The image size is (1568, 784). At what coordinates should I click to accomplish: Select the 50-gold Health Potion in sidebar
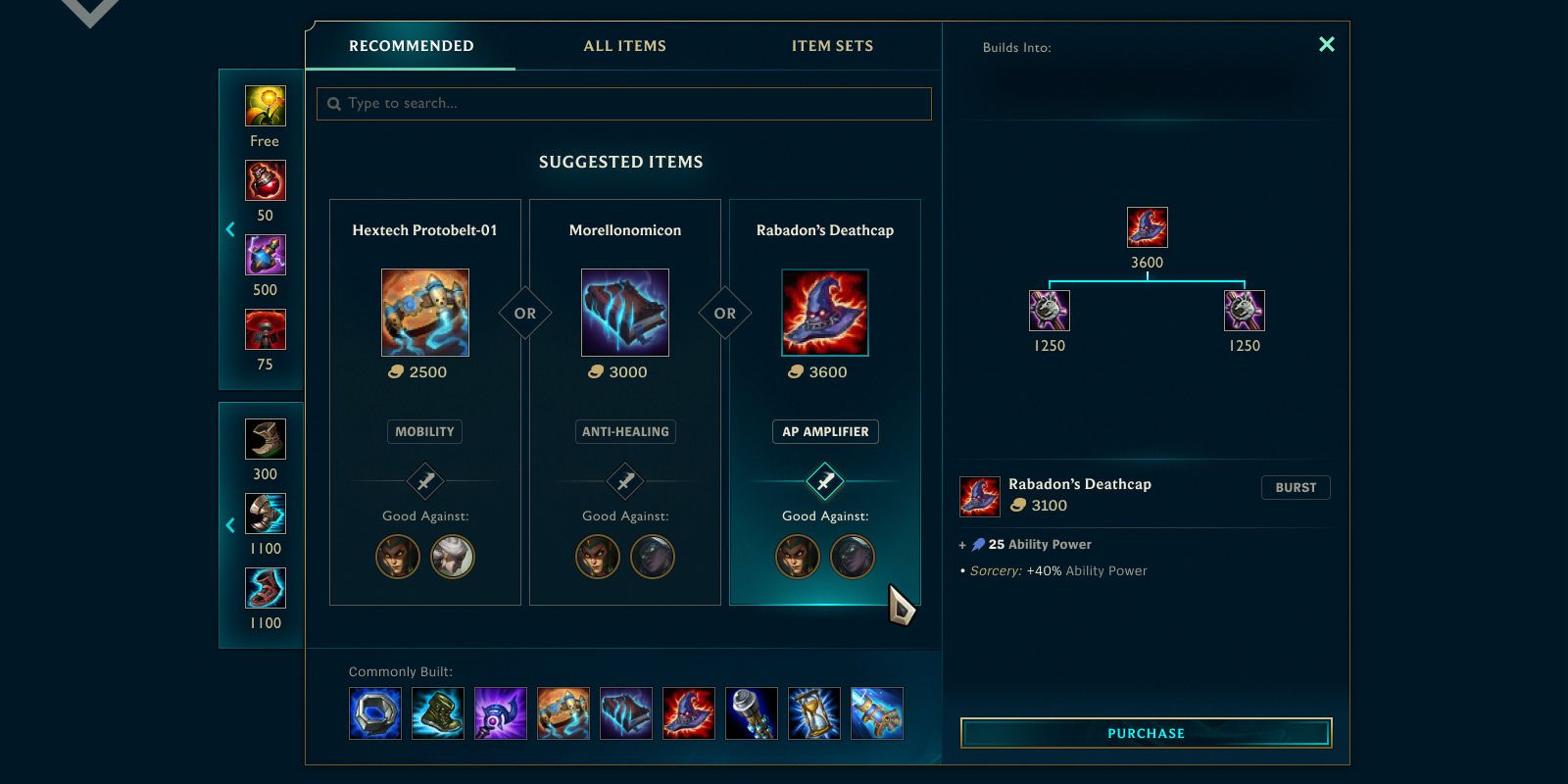point(265,179)
